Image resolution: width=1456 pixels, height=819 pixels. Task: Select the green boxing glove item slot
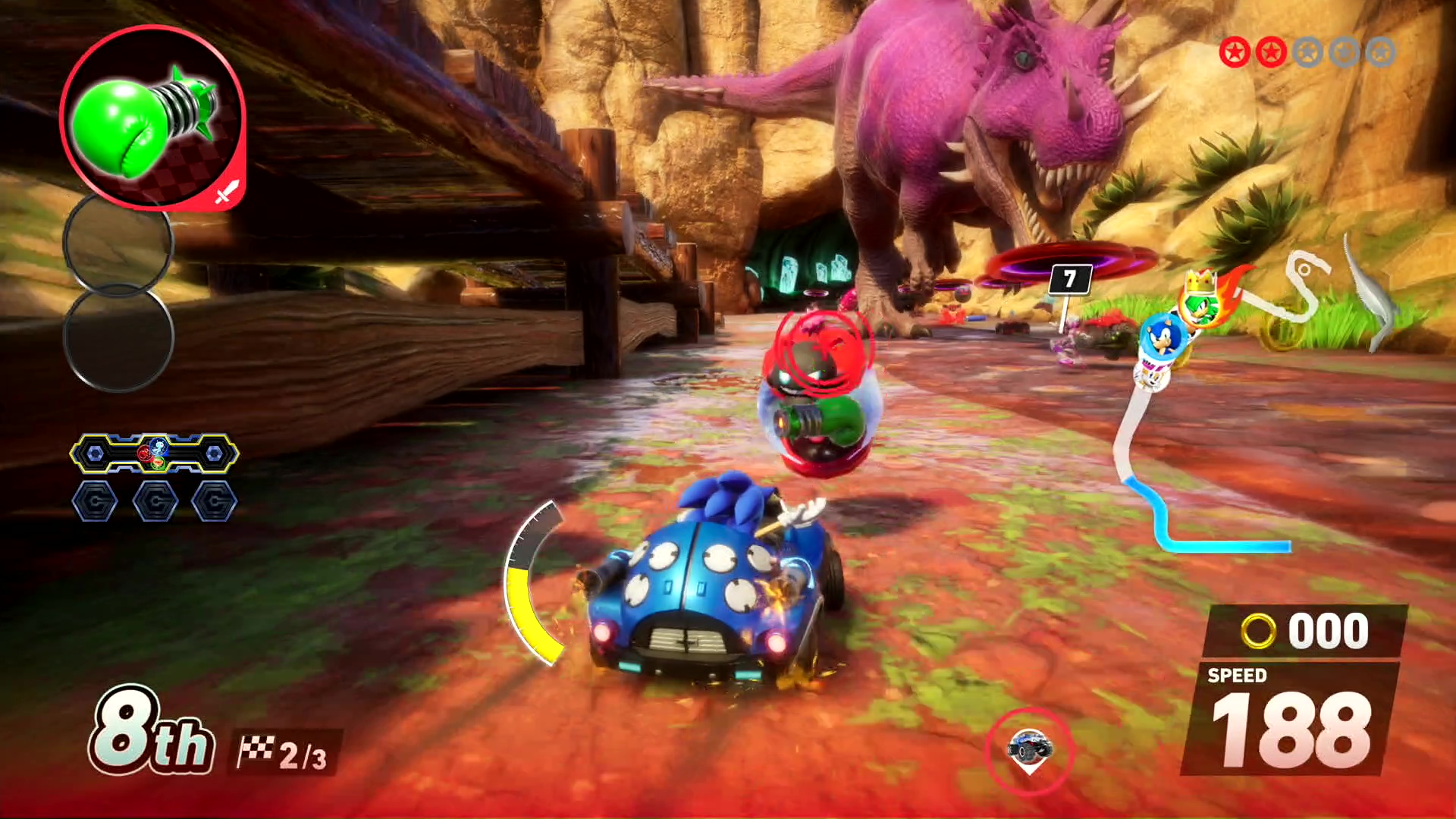point(152,118)
